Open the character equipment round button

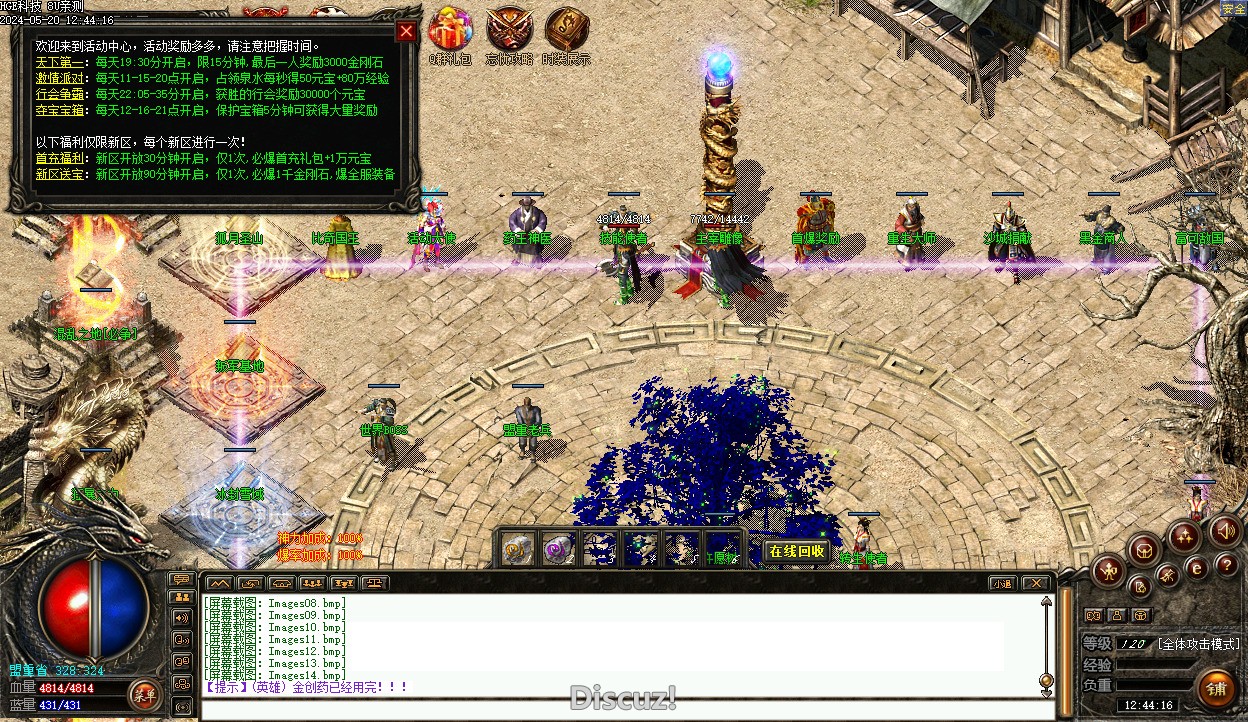[1109, 572]
